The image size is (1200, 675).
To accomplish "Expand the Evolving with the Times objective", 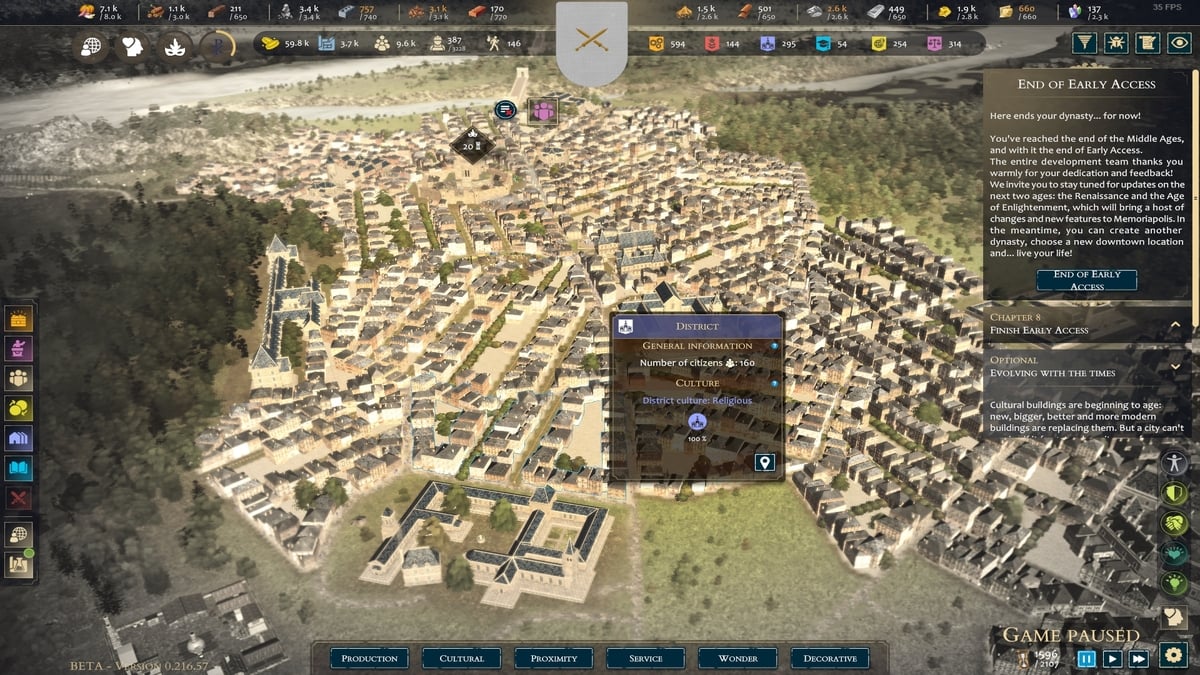I will tap(1175, 367).
